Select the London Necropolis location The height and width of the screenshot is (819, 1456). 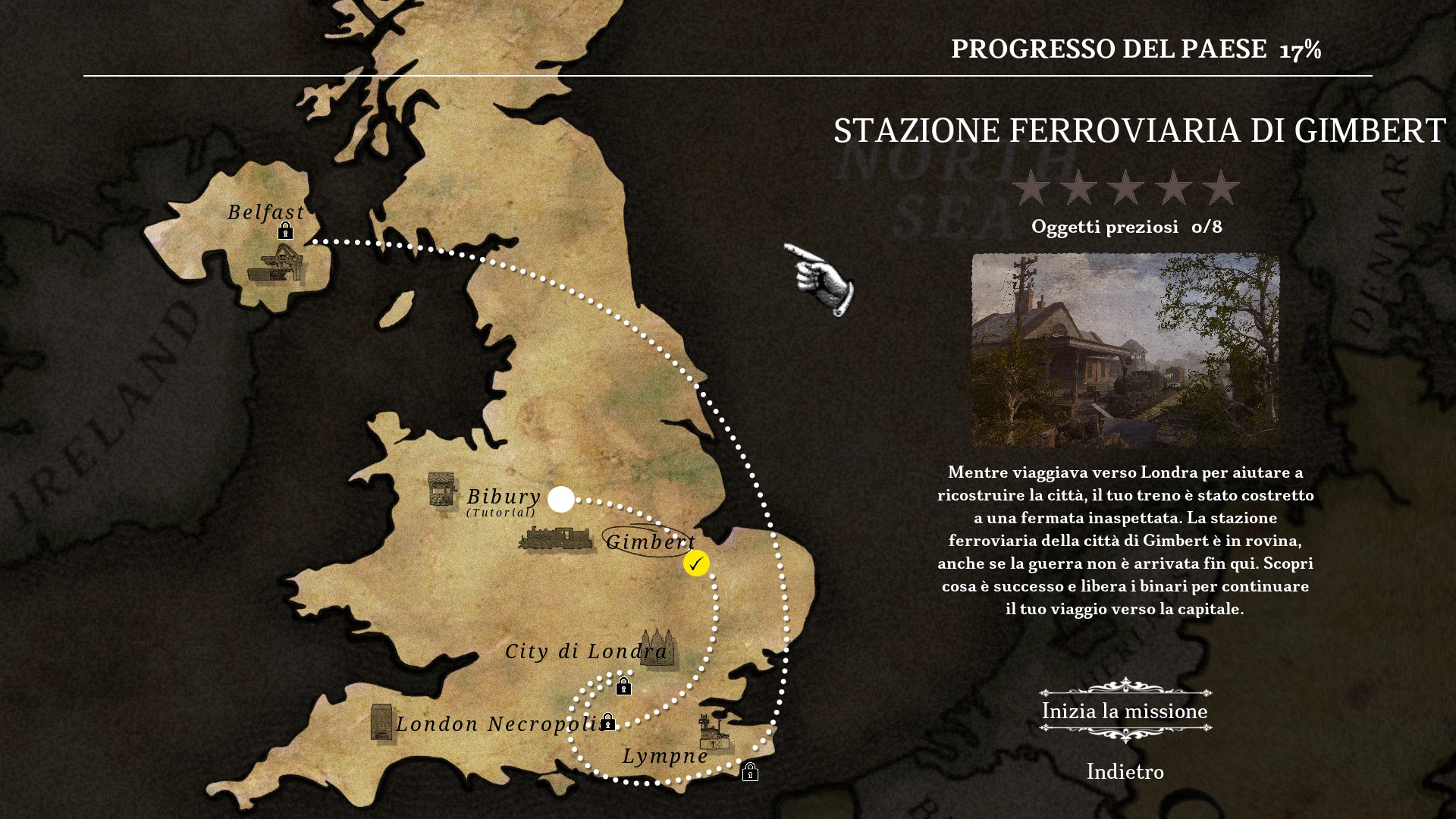(500, 724)
